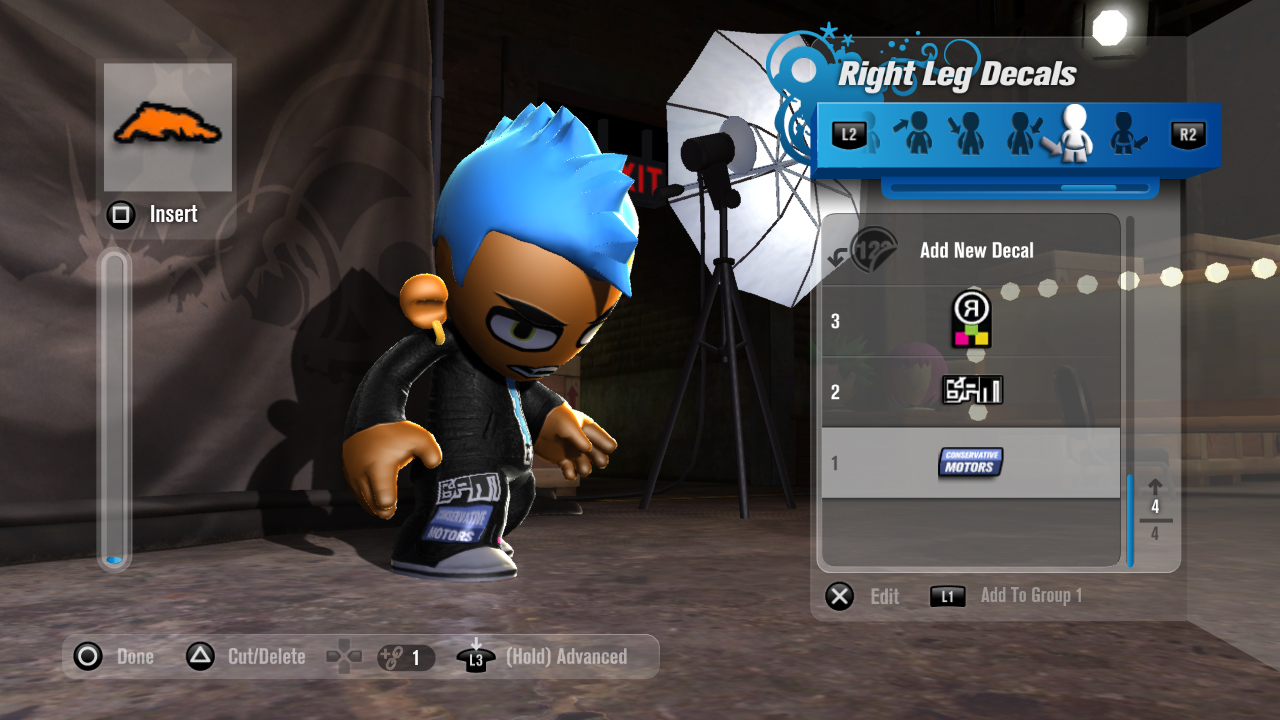Select decal 2 with the black-and-white logo
This screenshot has height=720, width=1280.
[x=970, y=391]
